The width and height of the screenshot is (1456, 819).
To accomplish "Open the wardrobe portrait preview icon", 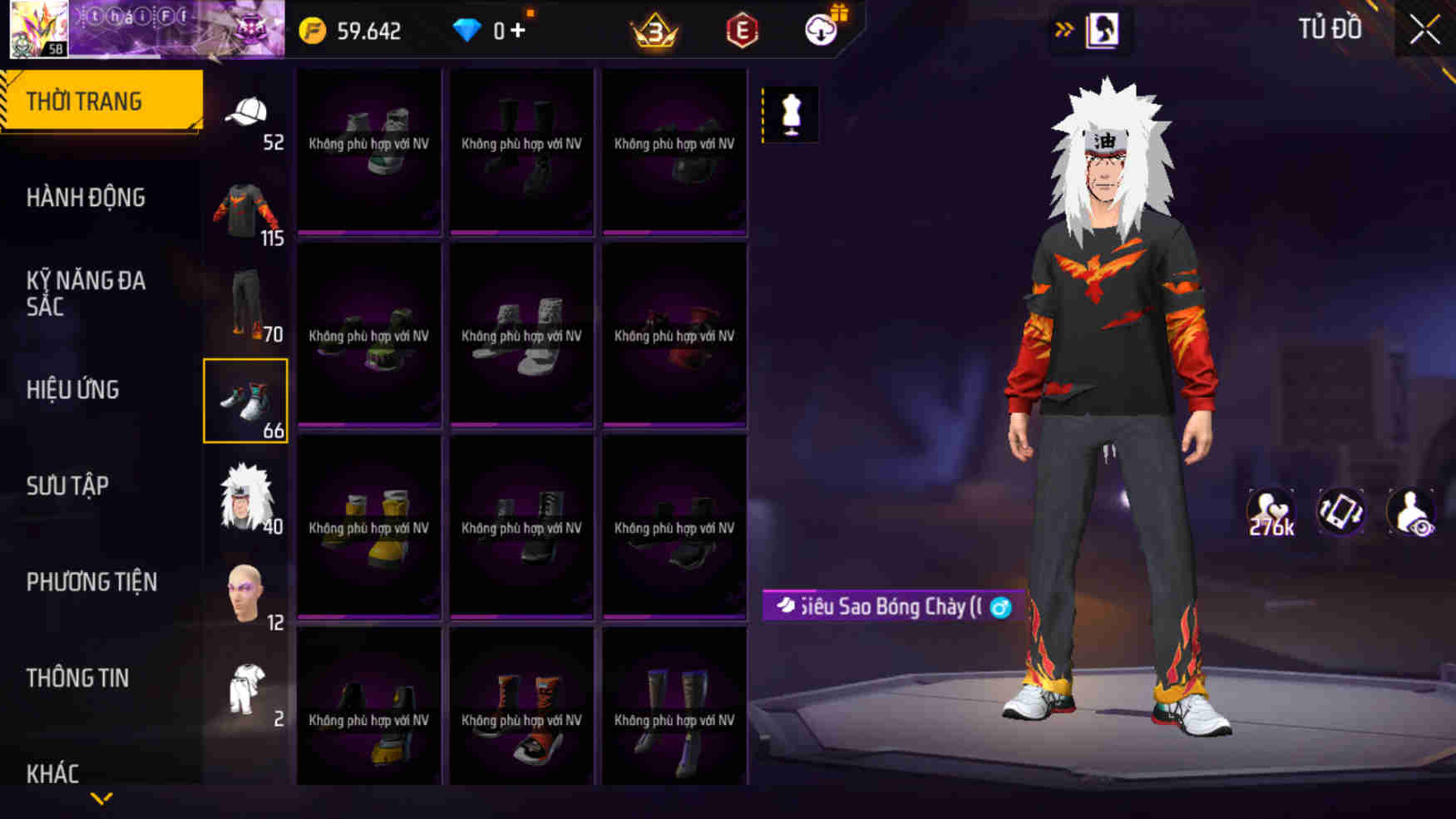I will (1106, 30).
